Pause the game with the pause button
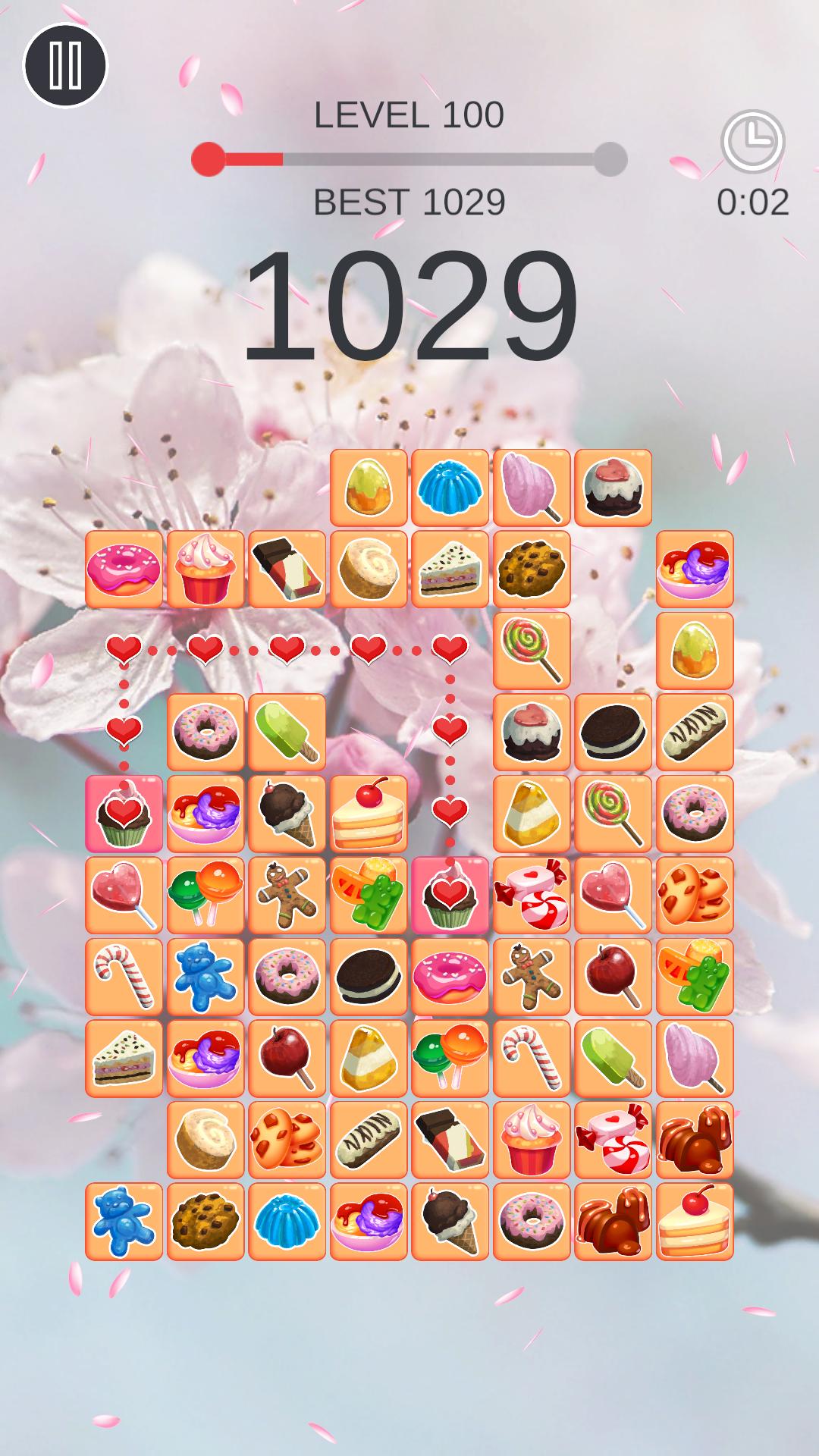The image size is (819, 1456). (65, 65)
